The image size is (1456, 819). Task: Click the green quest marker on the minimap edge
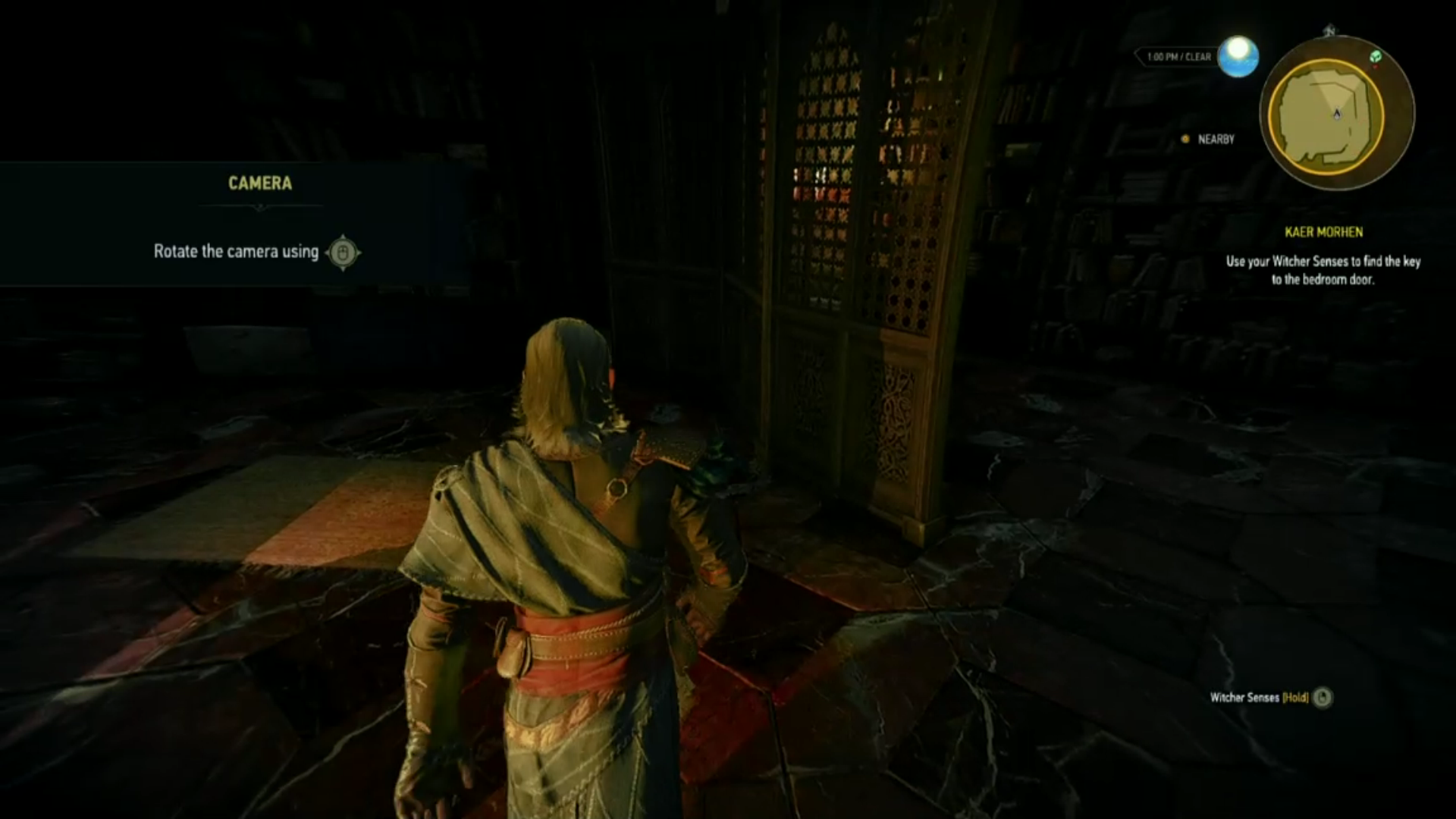1376,57
